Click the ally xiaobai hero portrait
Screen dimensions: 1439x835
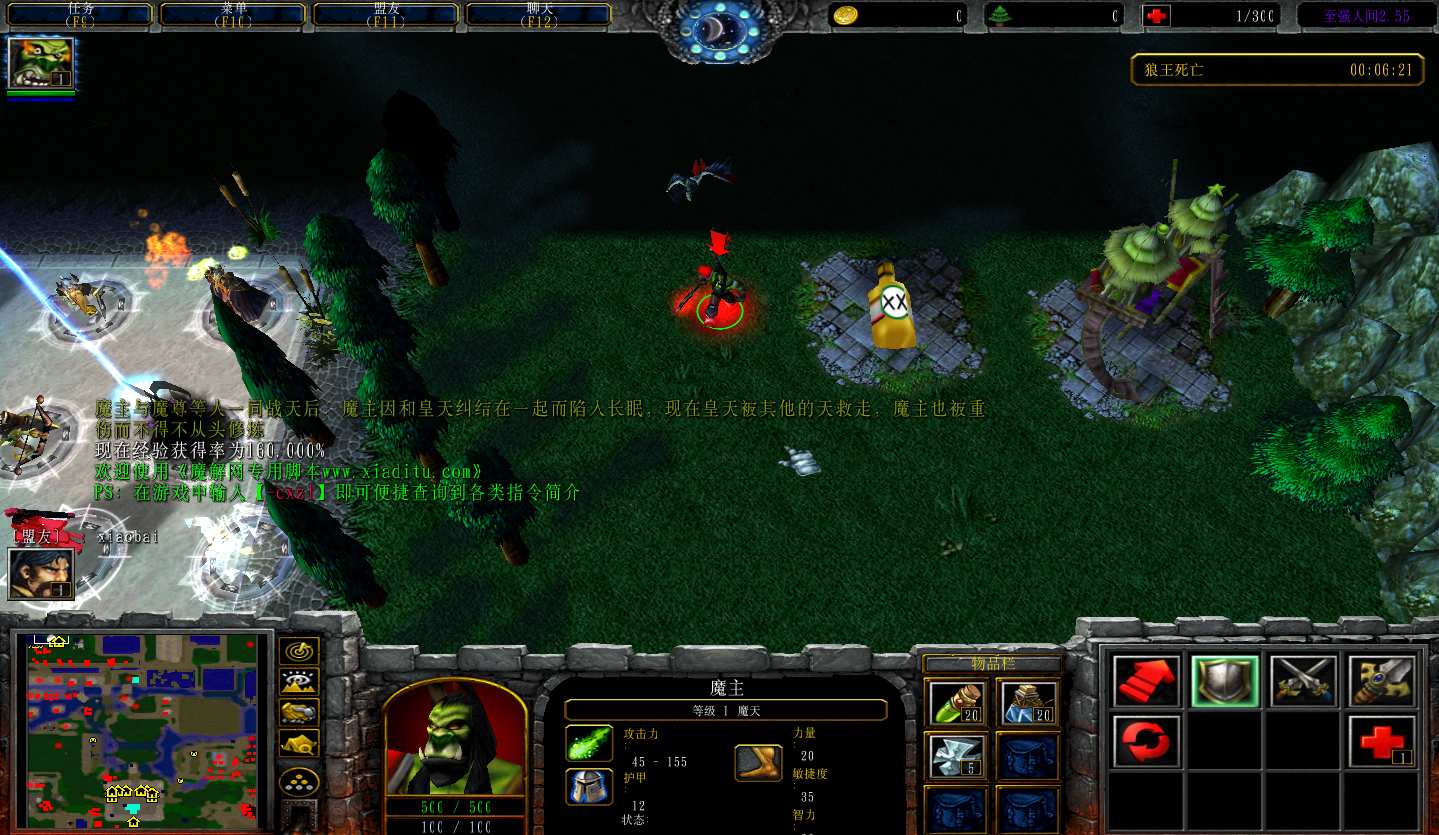coord(41,574)
